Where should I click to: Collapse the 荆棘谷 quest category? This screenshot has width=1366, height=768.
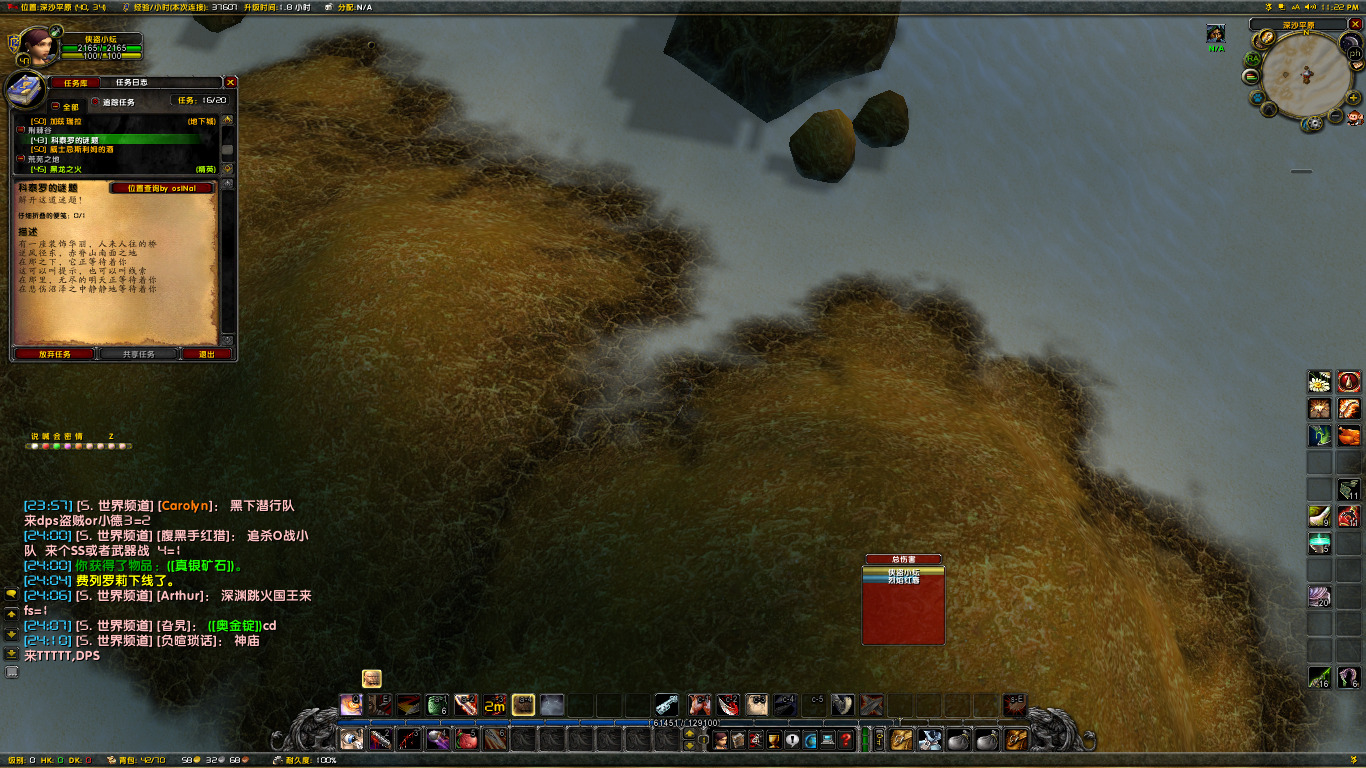[21, 130]
